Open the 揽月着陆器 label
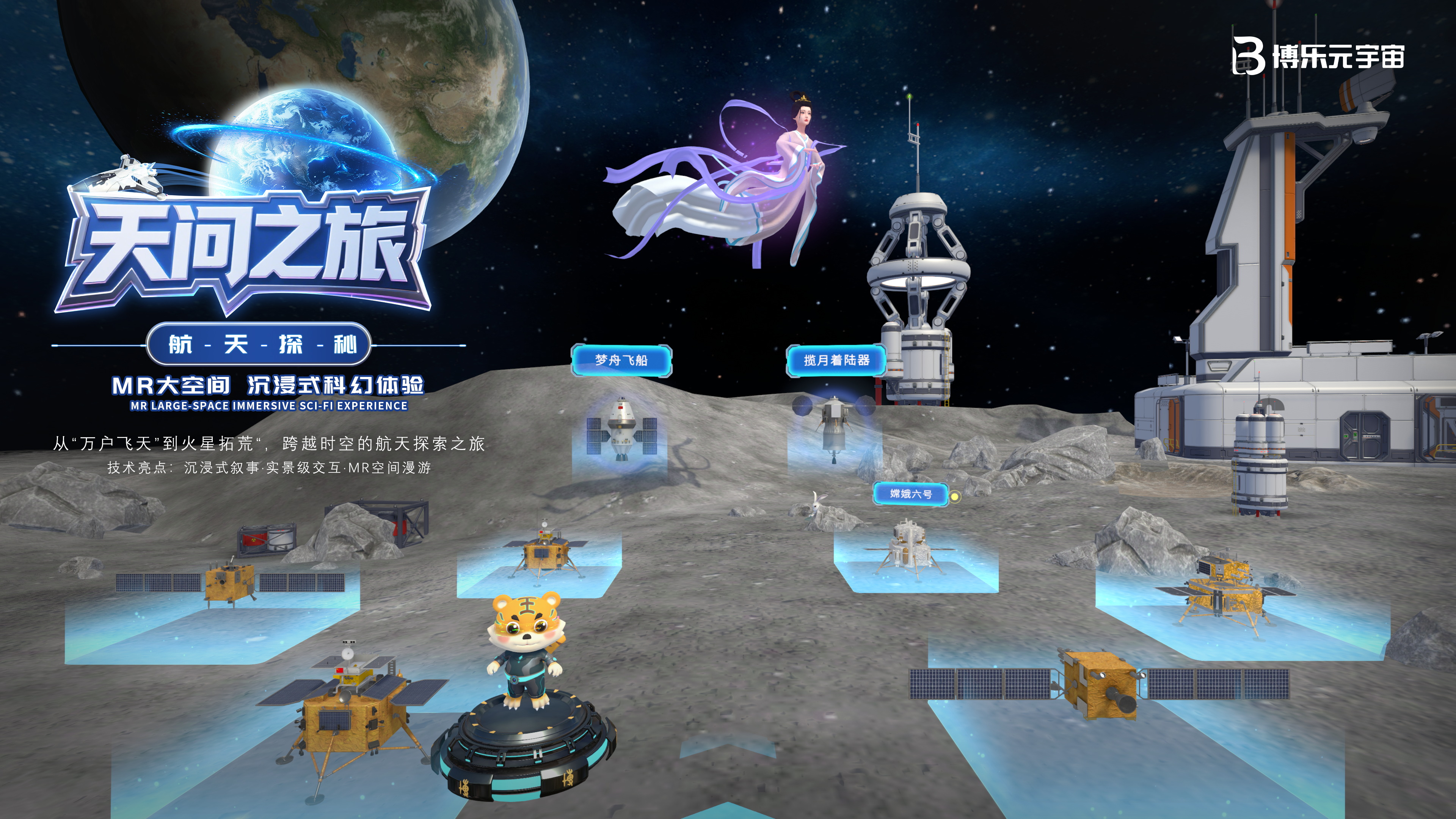1456x819 pixels. 836,360
